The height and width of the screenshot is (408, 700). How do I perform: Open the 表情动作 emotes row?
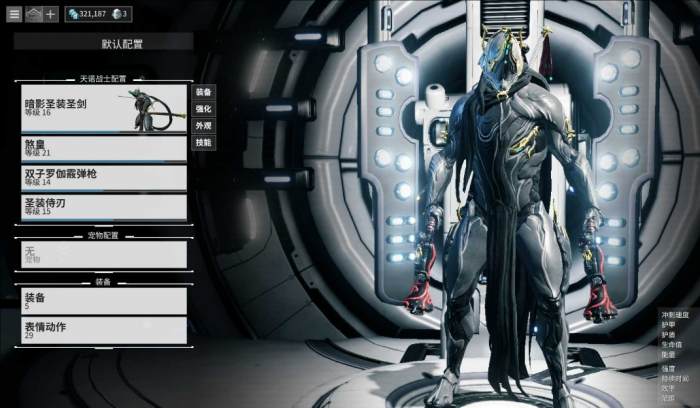click(x=103, y=330)
